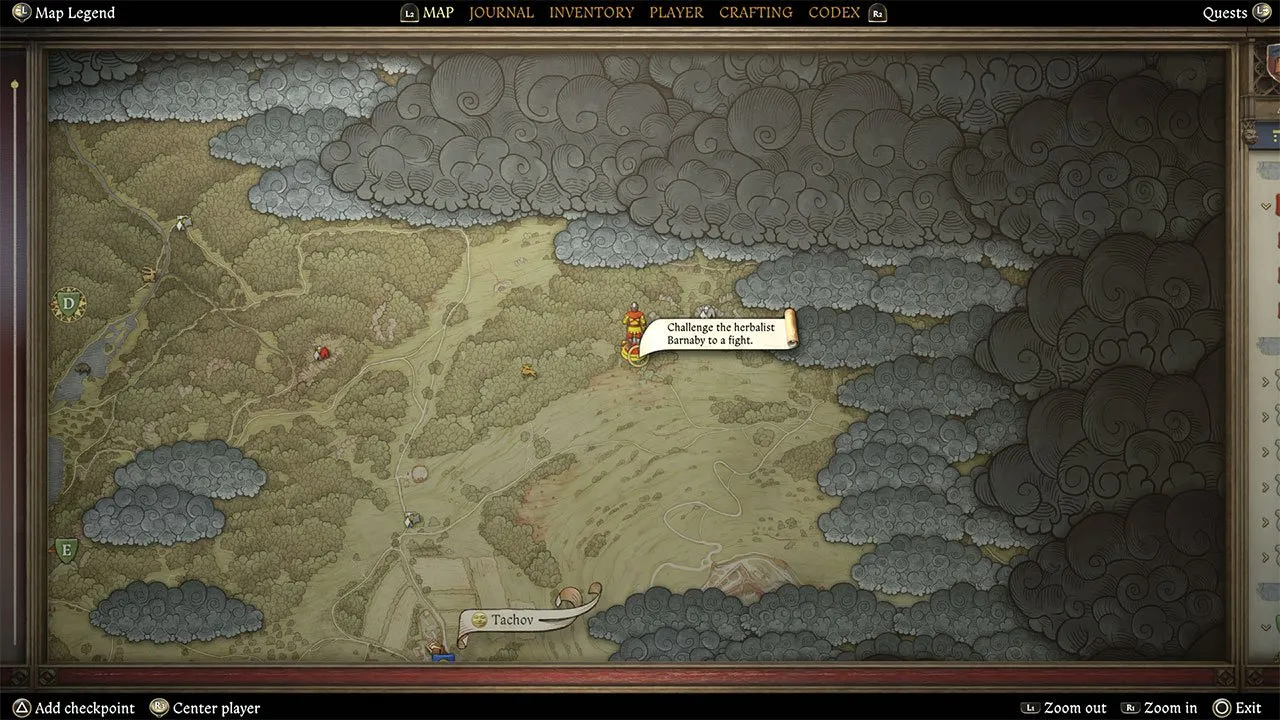Image resolution: width=1280 pixels, height=720 pixels.
Task: Select the quest marker labeled D
Action: [68, 303]
